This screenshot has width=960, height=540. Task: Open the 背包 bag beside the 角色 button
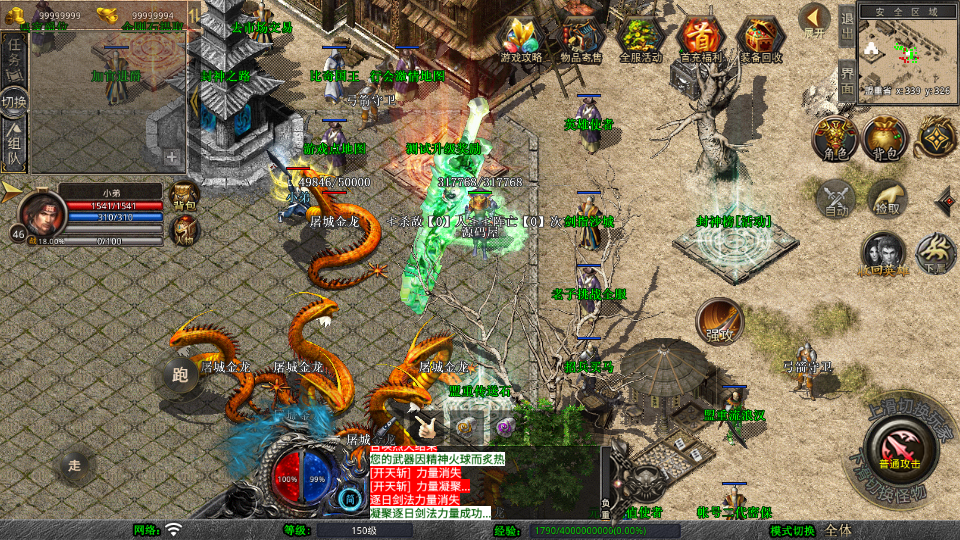(x=884, y=138)
